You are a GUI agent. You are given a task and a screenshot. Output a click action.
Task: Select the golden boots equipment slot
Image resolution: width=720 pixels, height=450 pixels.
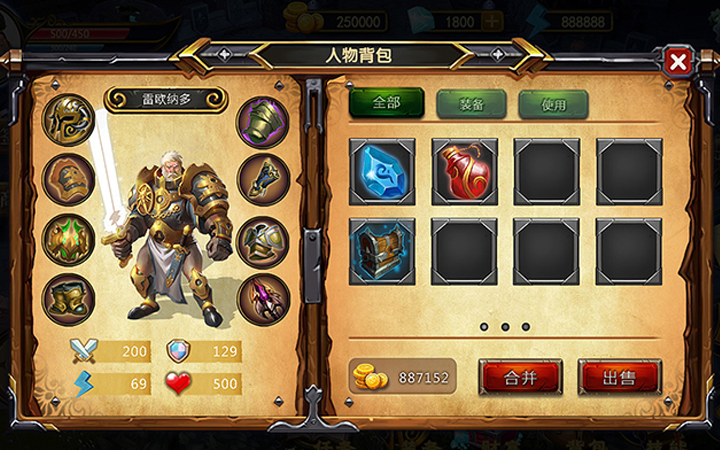tap(69, 299)
